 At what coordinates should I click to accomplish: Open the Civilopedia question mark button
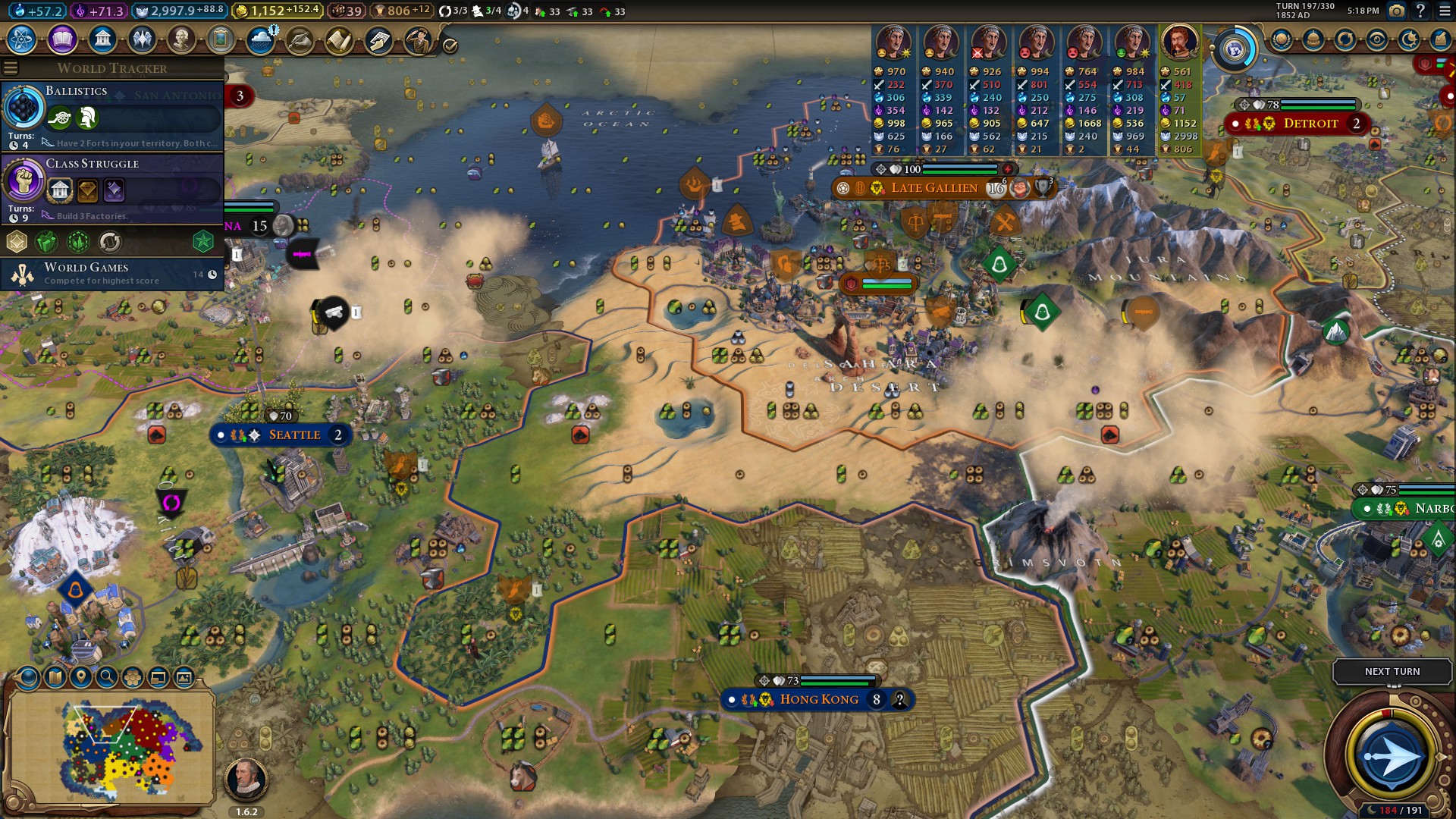(x=1420, y=11)
